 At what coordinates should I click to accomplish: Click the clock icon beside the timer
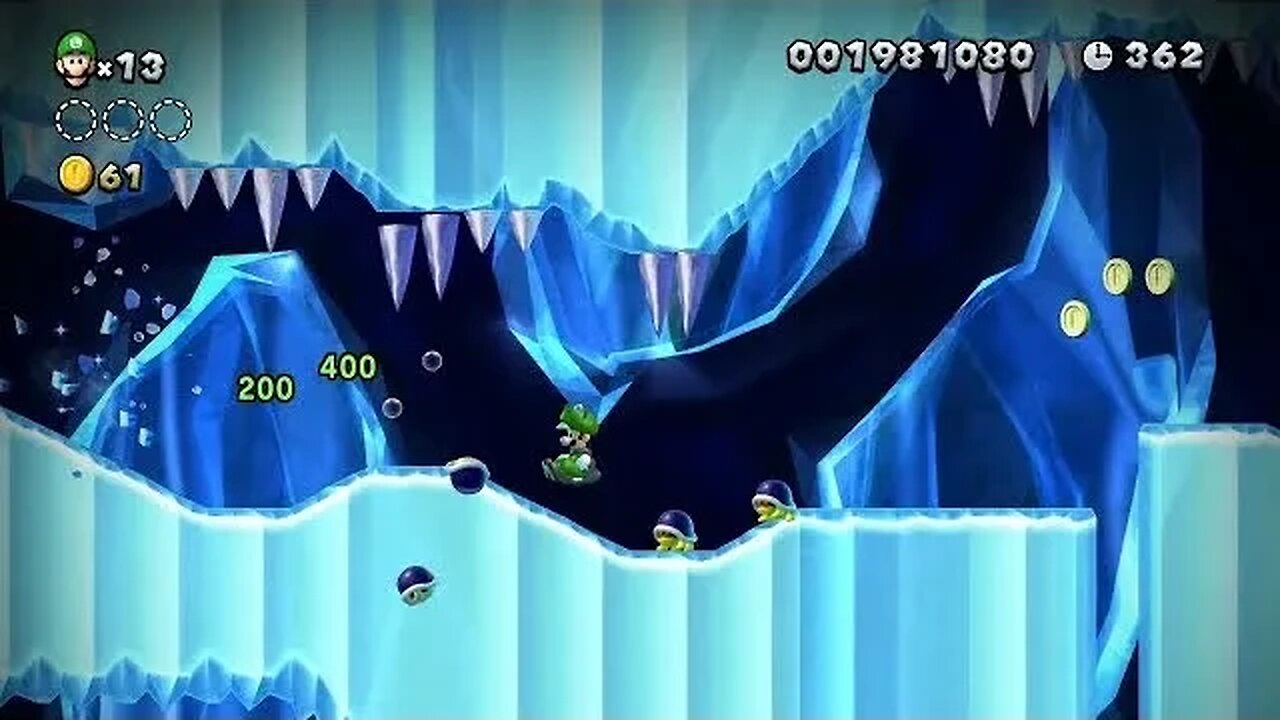point(1097,56)
